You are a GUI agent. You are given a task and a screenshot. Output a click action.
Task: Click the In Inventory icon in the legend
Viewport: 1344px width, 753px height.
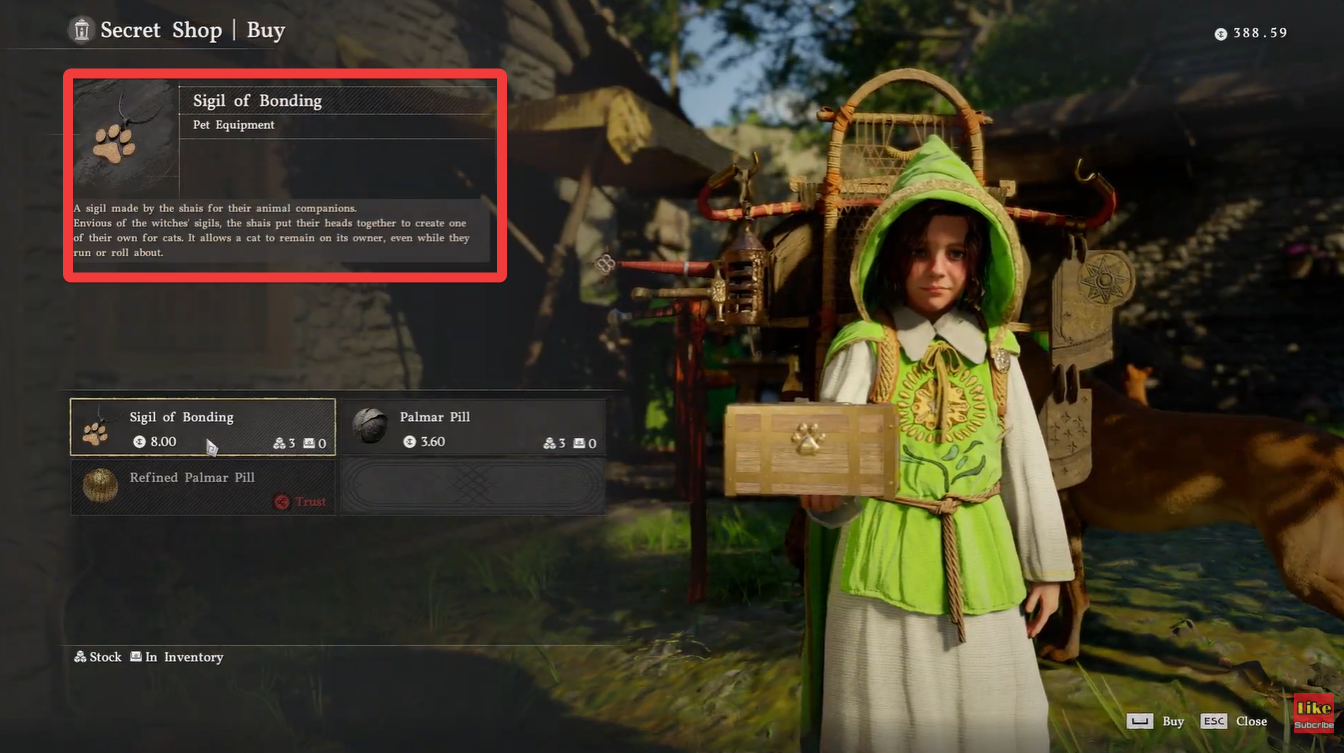135,657
